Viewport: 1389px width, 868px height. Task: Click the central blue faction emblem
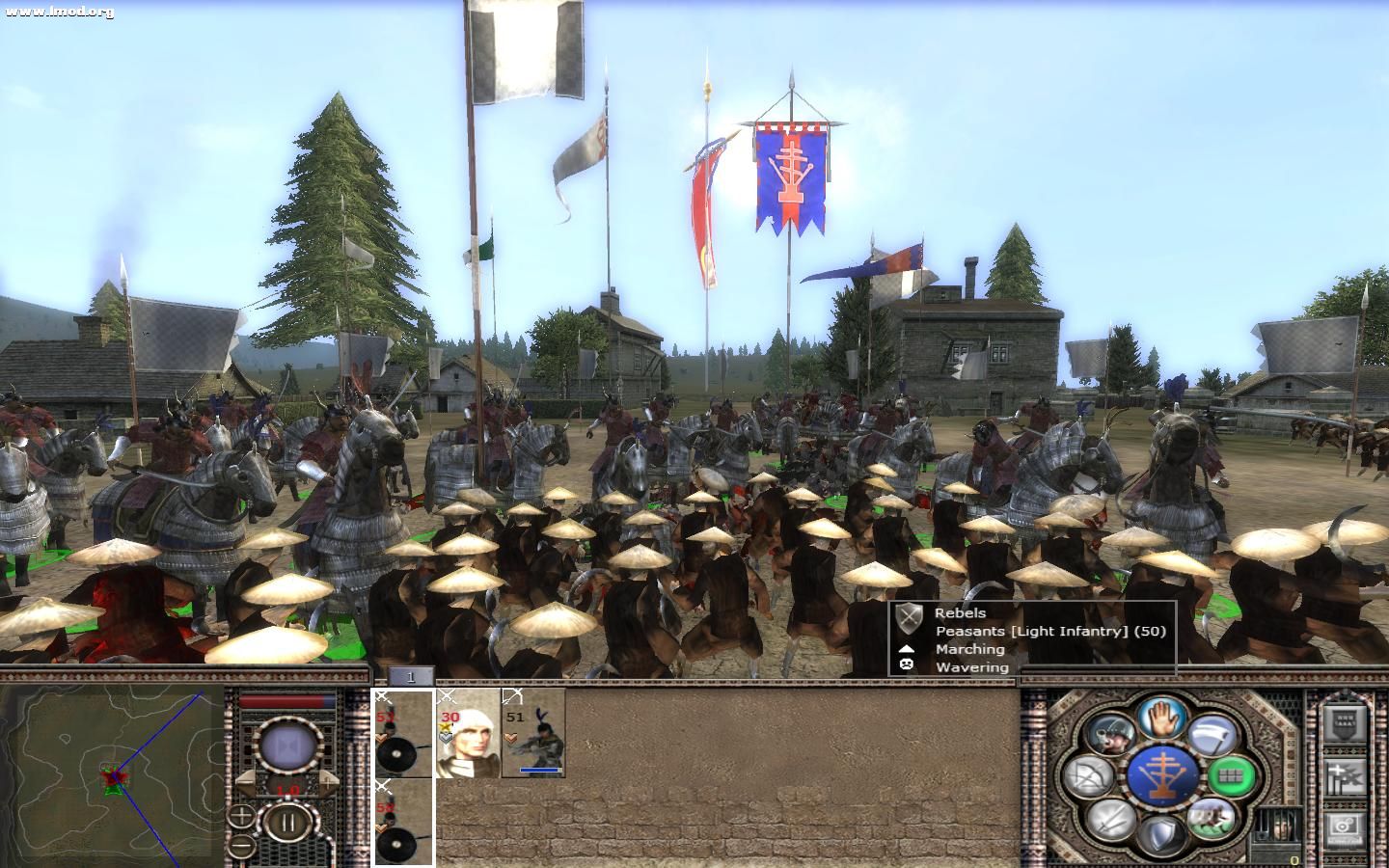pos(1161,774)
